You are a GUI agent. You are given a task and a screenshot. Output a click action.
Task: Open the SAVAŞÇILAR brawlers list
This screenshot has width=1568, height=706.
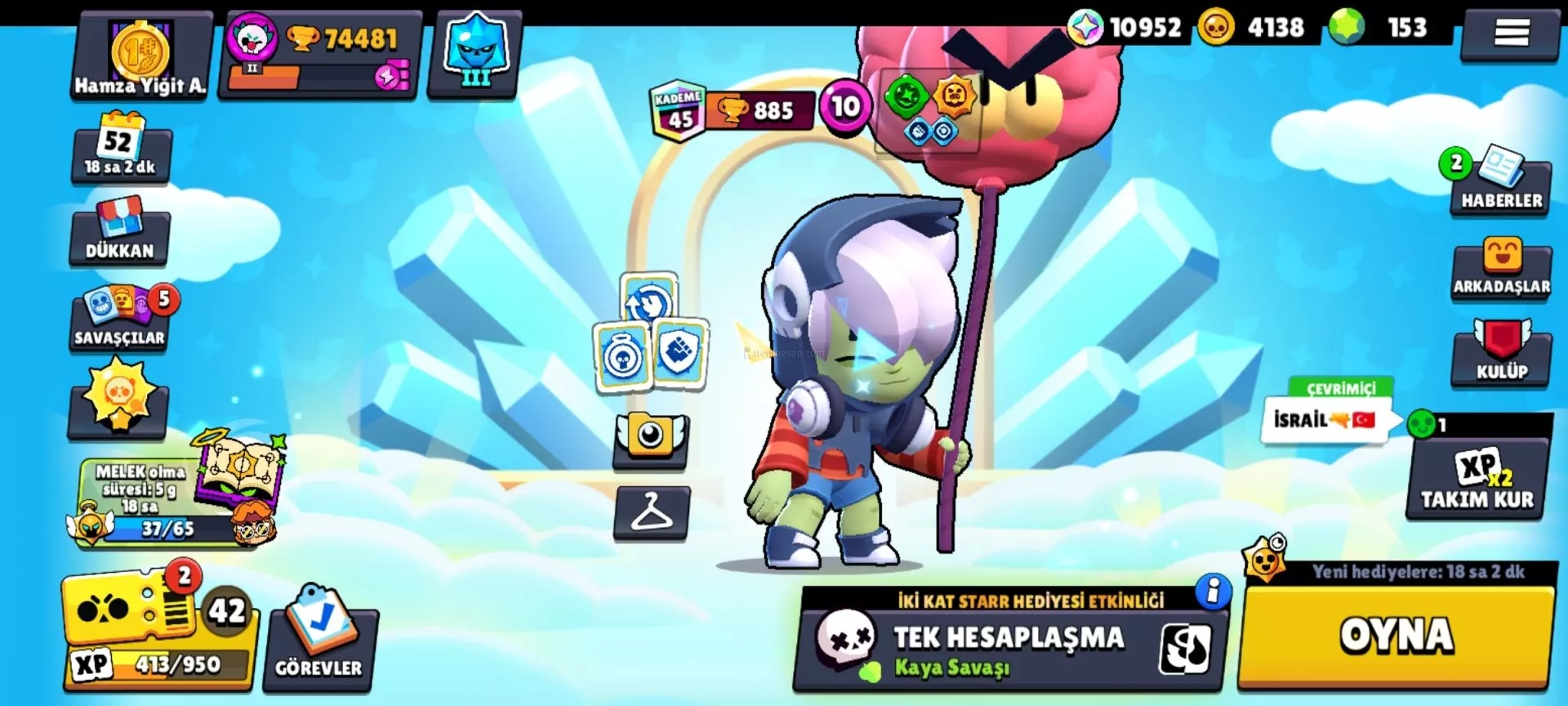[120, 319]
